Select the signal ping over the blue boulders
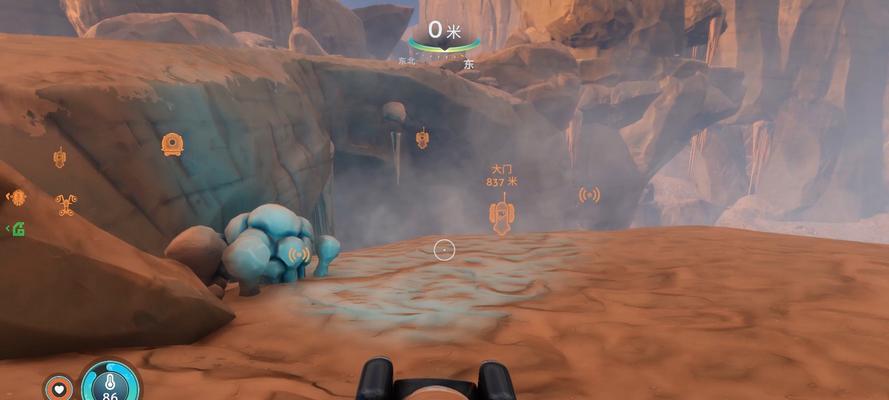889x400 pixels. [x=297, y=254]
